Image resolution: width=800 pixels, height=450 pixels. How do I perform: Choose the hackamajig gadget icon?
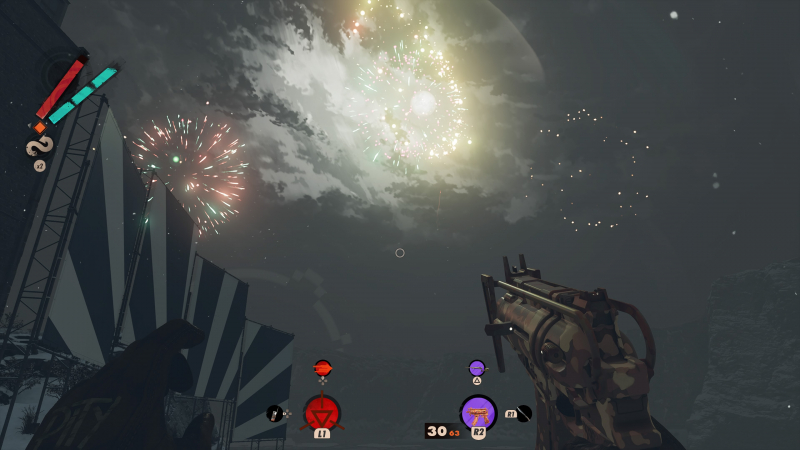click(x=274, y=412)
